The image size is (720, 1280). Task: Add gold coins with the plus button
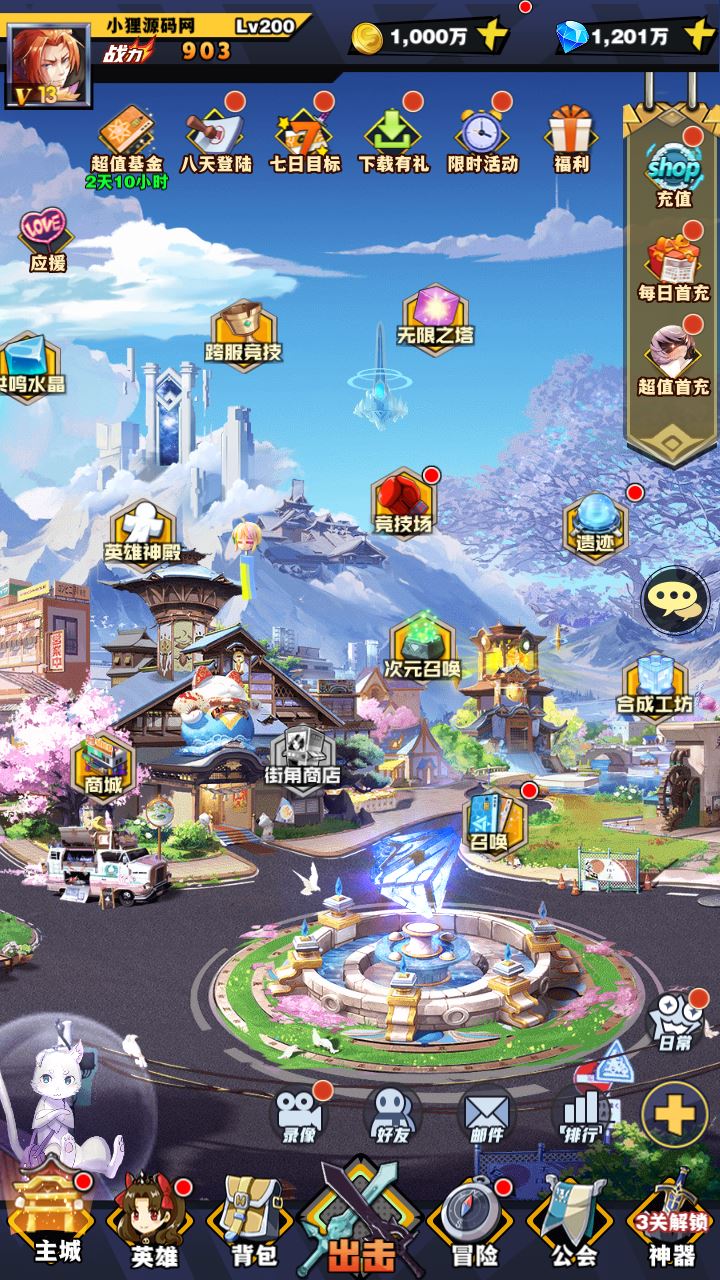point(492,37)
